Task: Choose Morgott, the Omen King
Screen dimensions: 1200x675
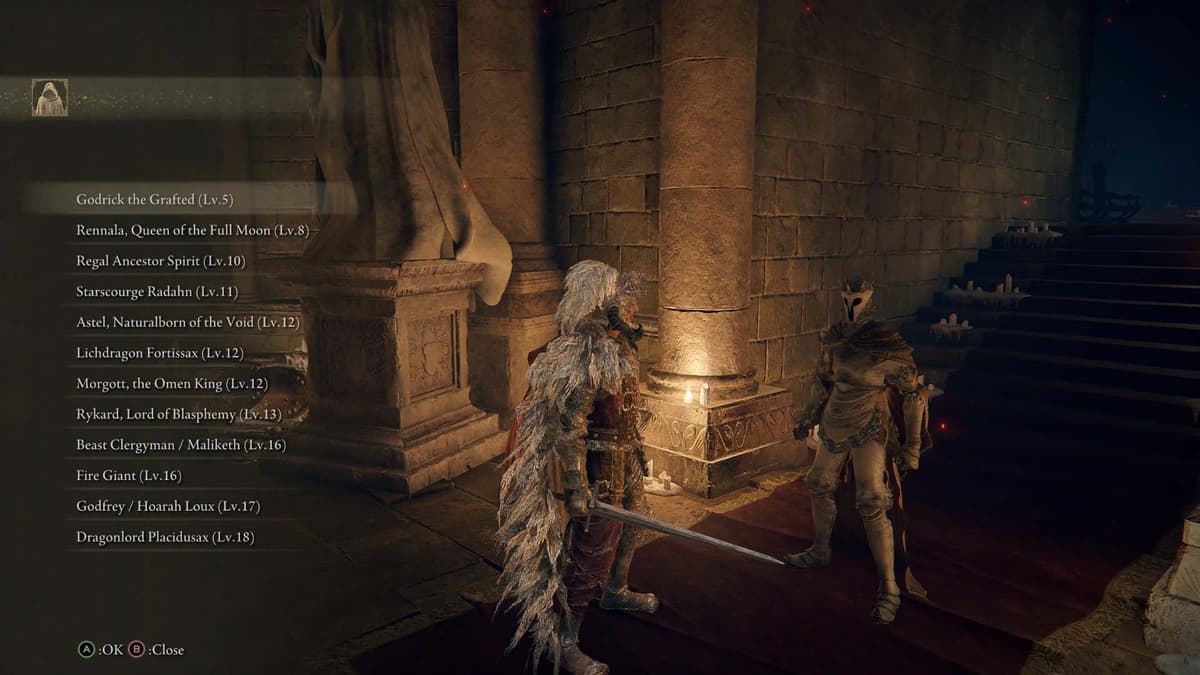Action: (x=172, y=383)
